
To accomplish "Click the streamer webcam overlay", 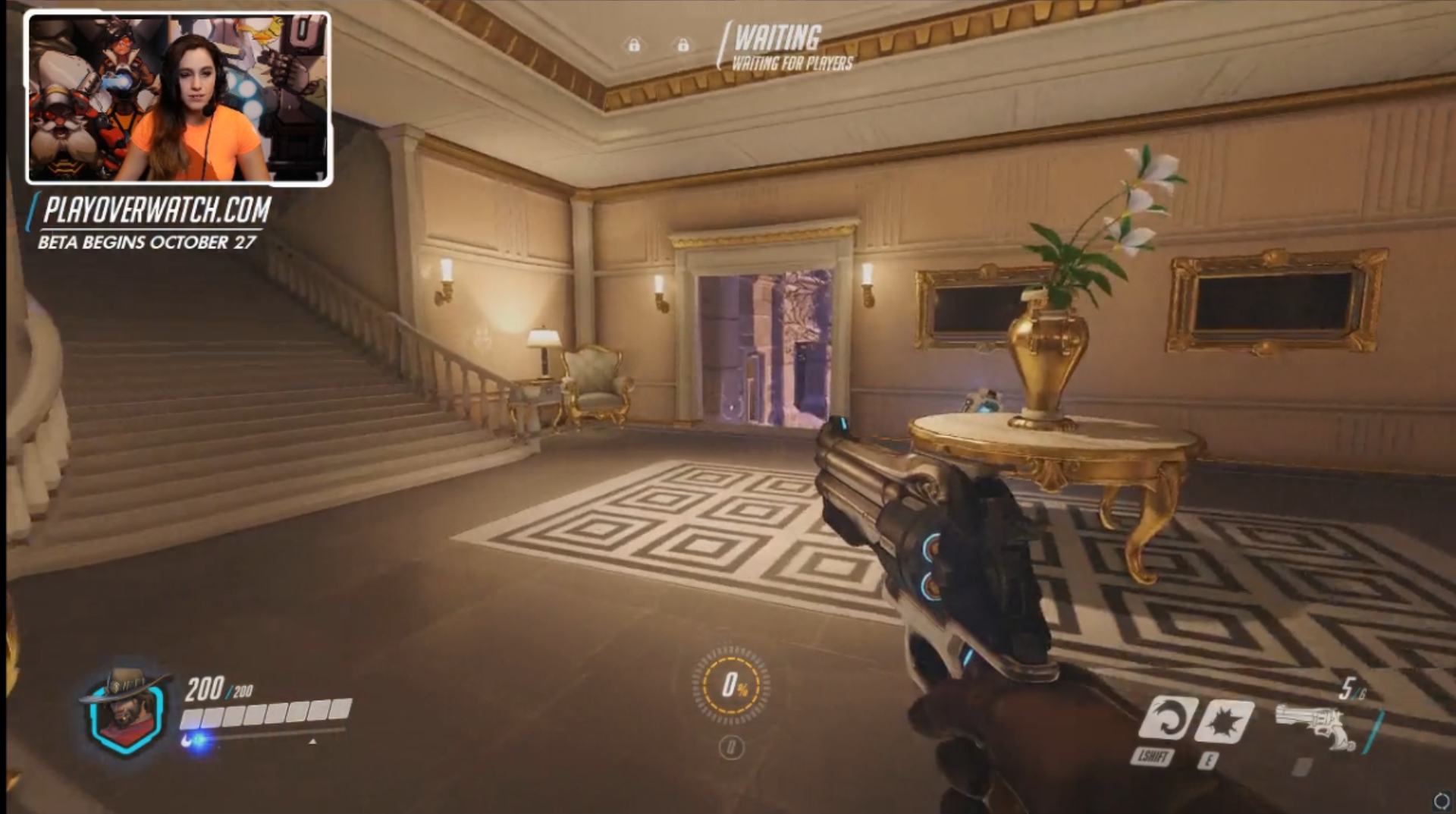I will tap(179, 99).
